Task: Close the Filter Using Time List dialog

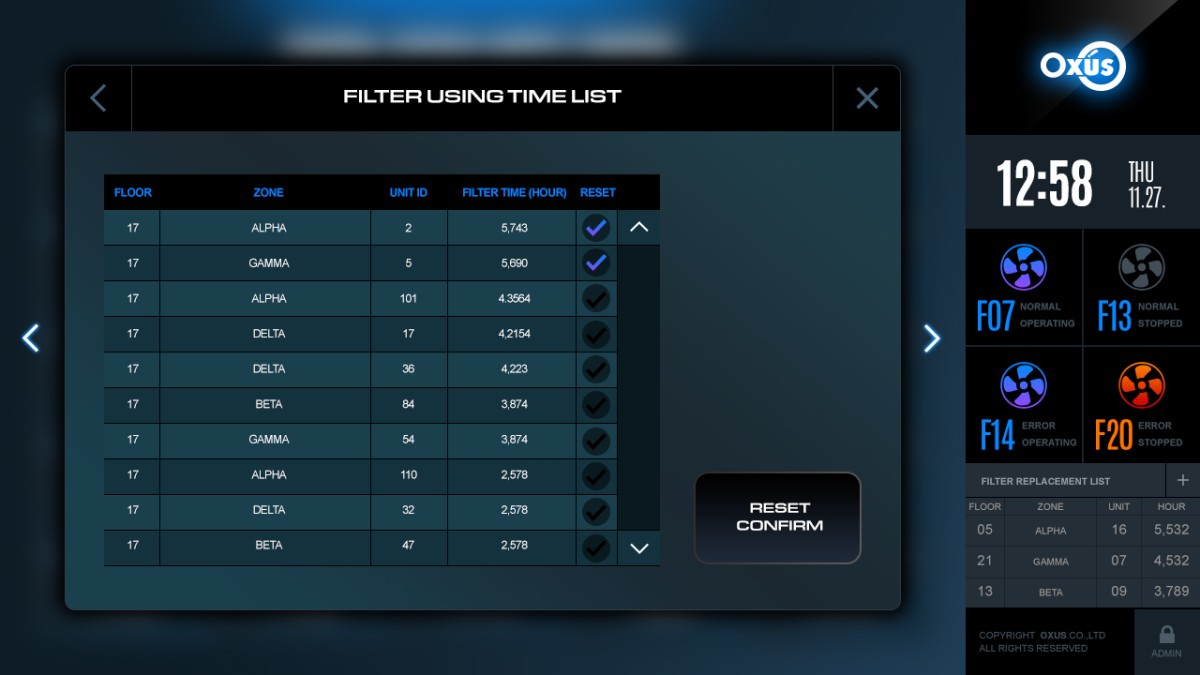Action: click(x=867, y=98)
